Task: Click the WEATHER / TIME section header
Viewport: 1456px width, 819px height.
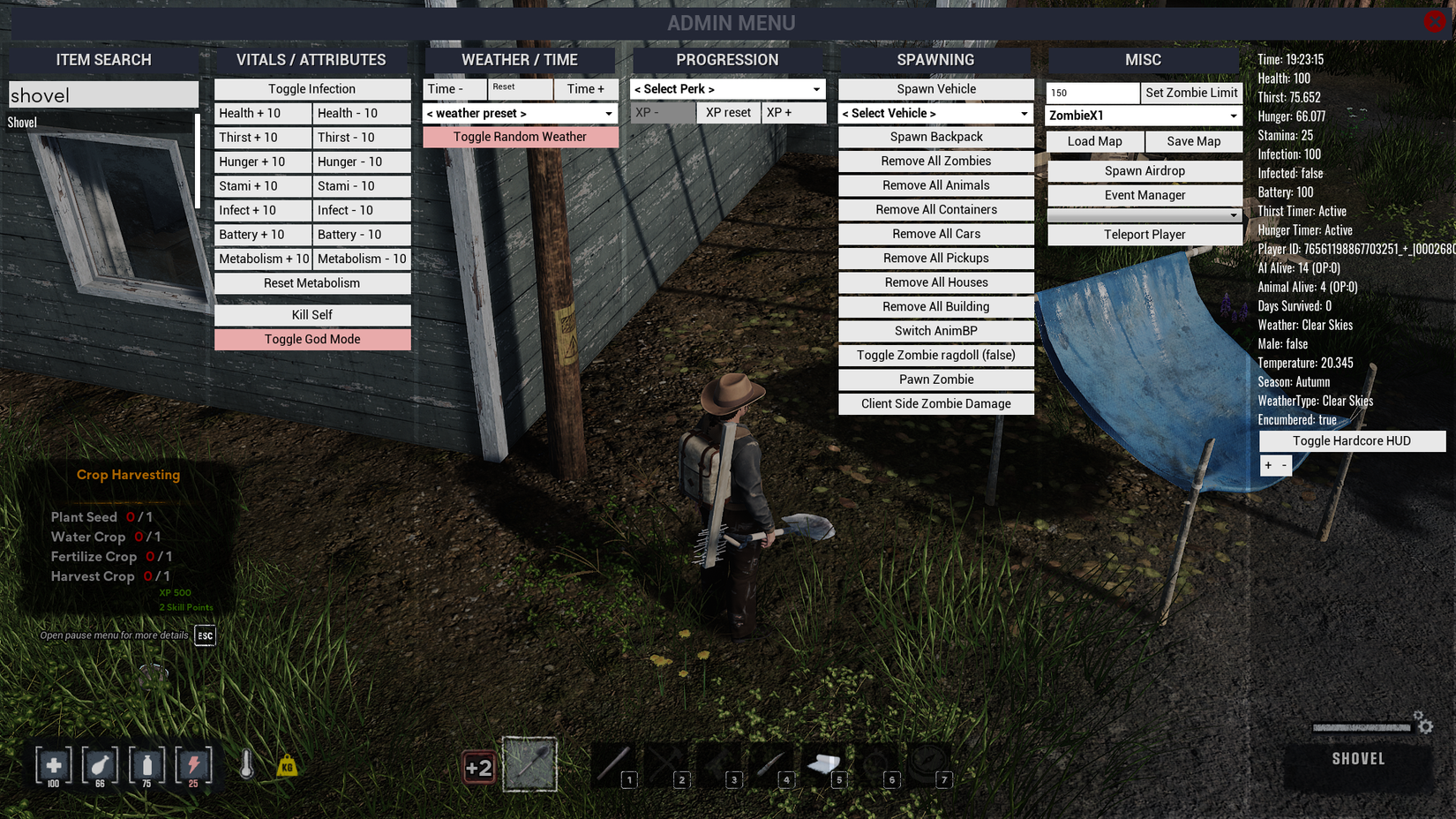Action: [520, 59]
